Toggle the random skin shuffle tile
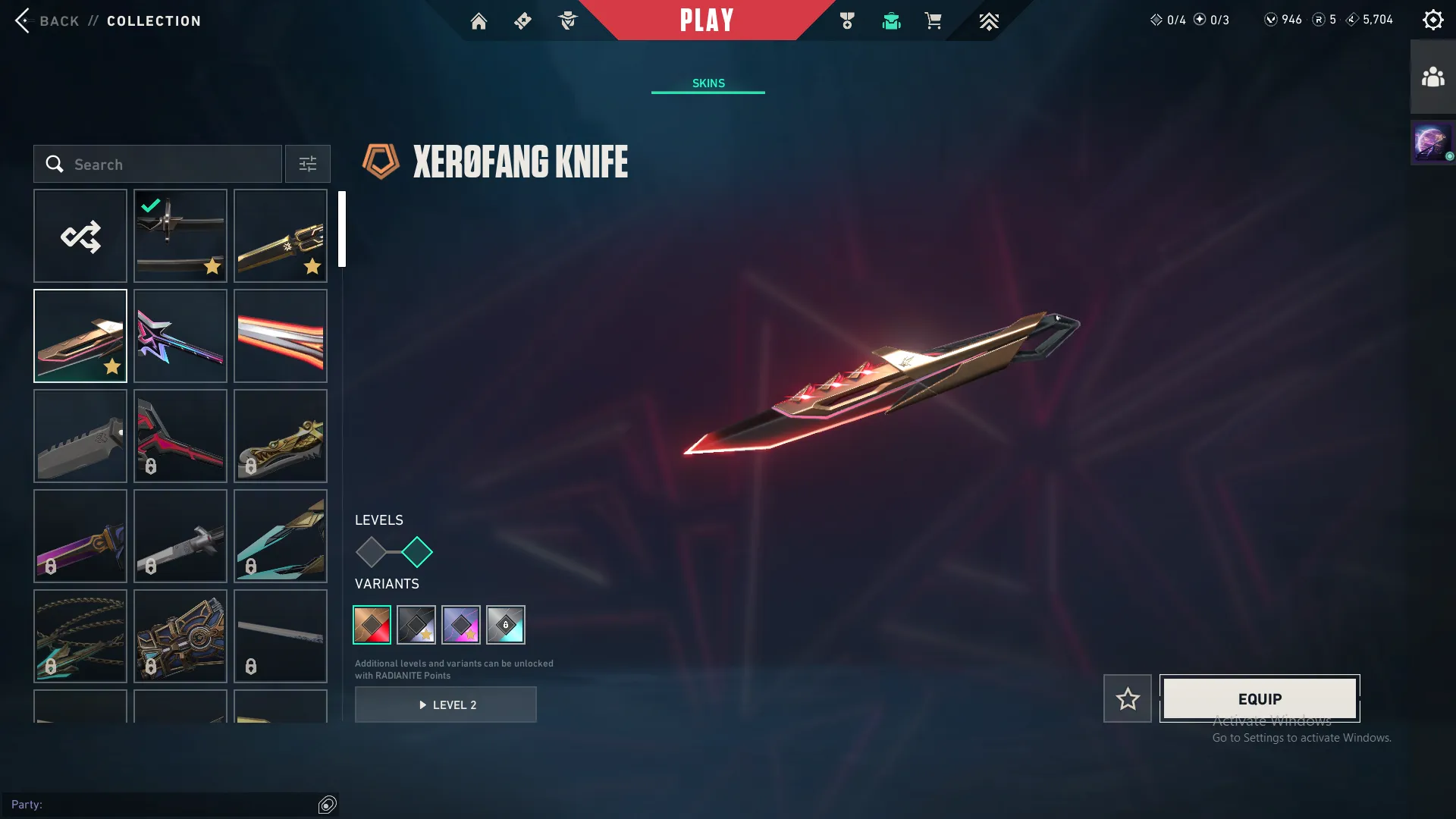Image resolution: width=1456 pixels, height=819 pixels. (80, 235)
